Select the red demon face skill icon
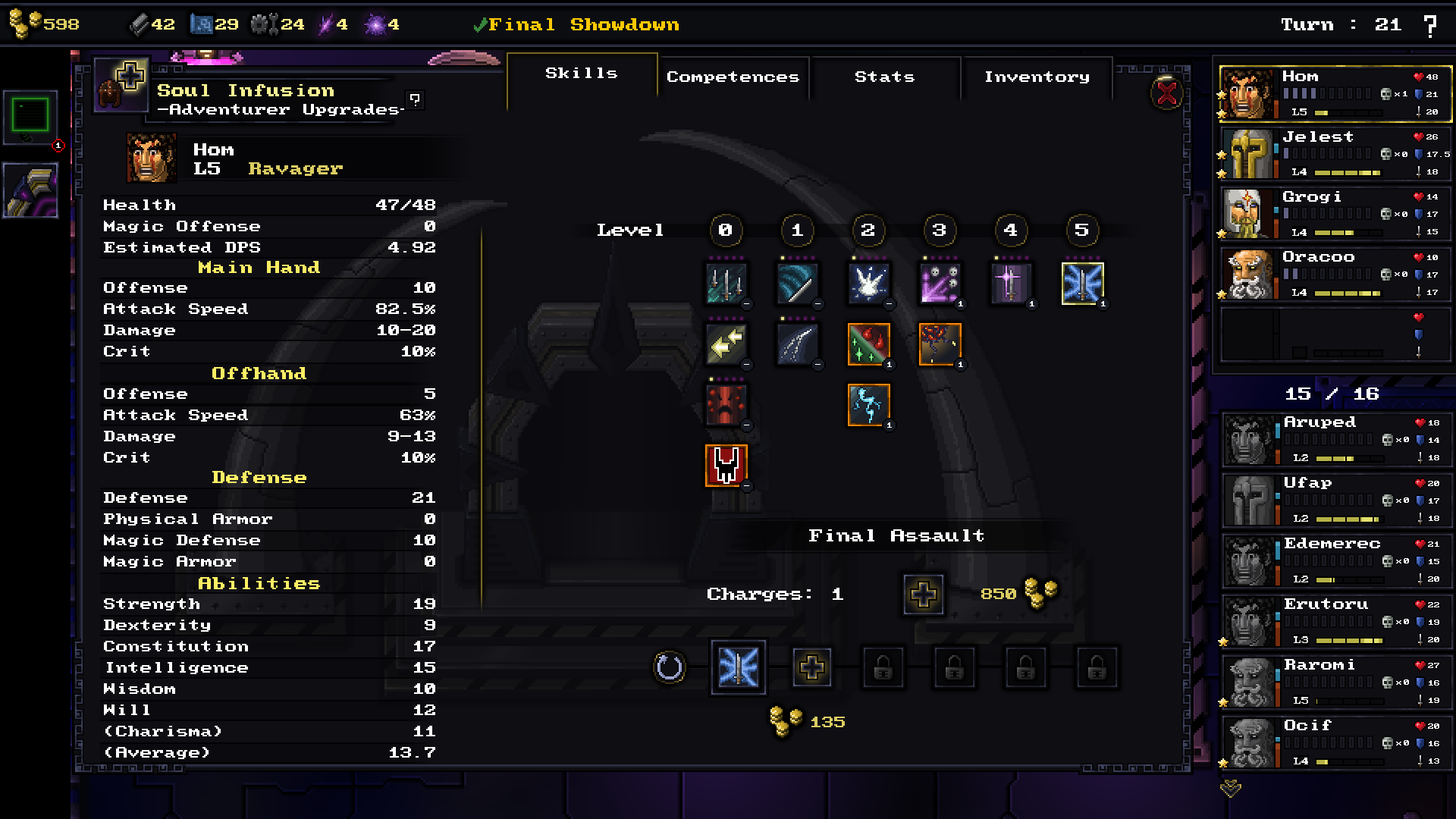The image size is (1456, 819). point(726,404)
